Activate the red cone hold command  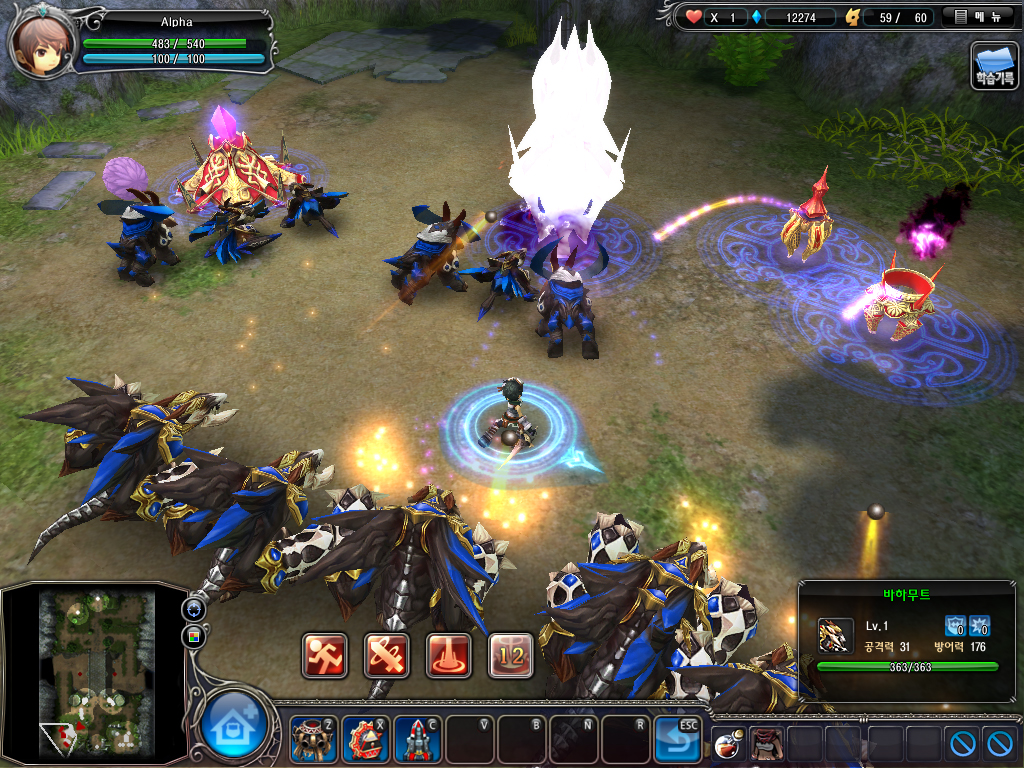[449, 655]
